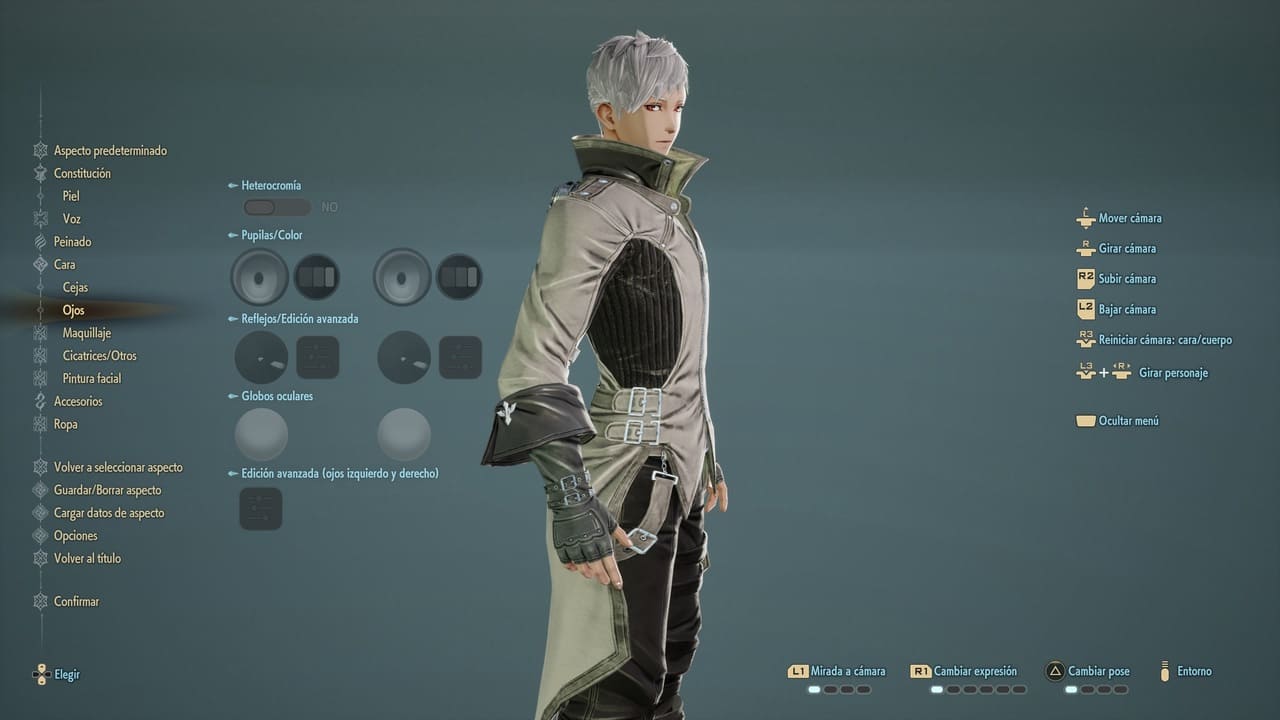Open the Aspecto predeterminado menu entry

(x=110, y=151)
